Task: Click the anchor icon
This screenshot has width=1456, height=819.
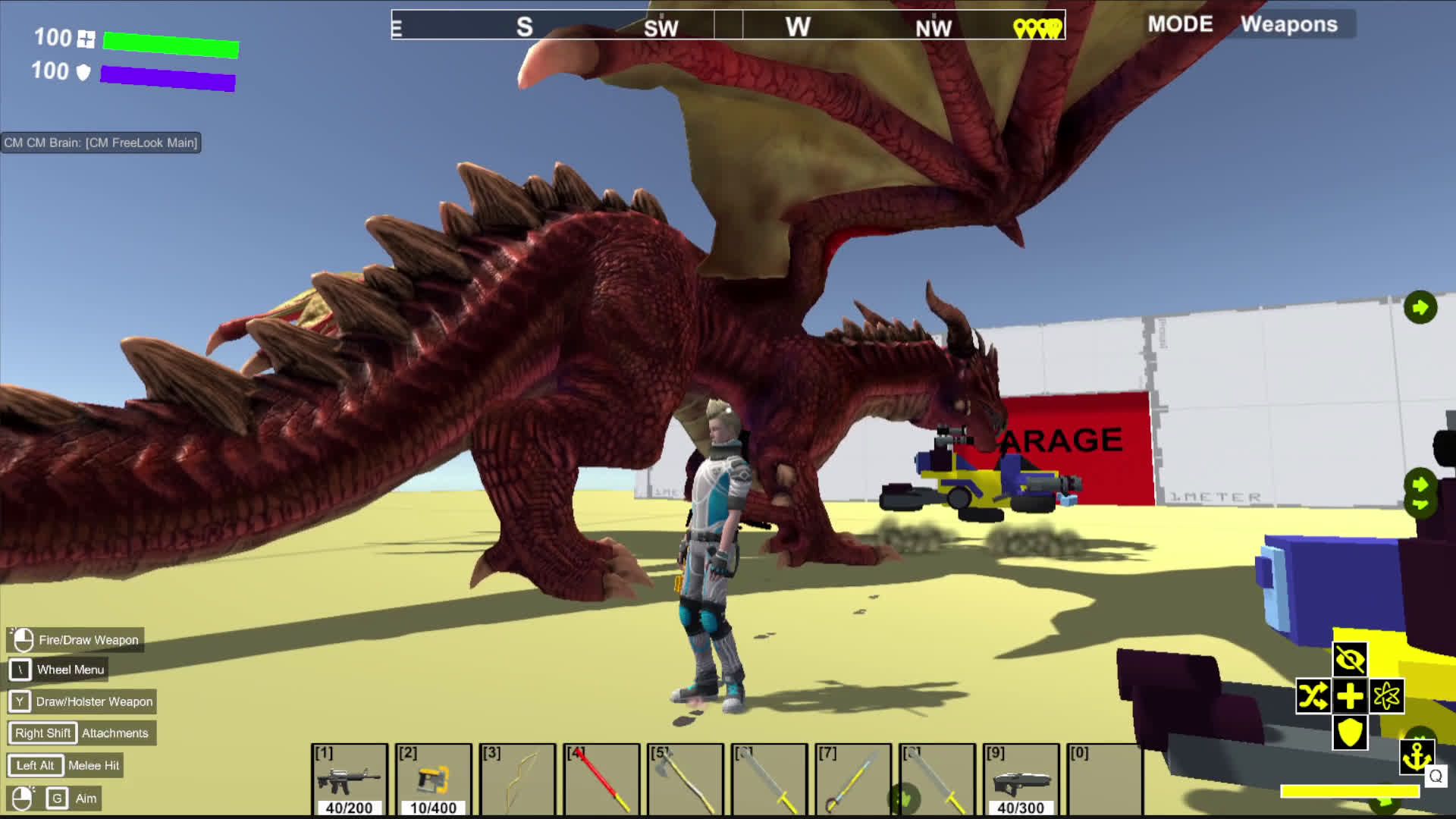Action: click(x=1416, y=756)
